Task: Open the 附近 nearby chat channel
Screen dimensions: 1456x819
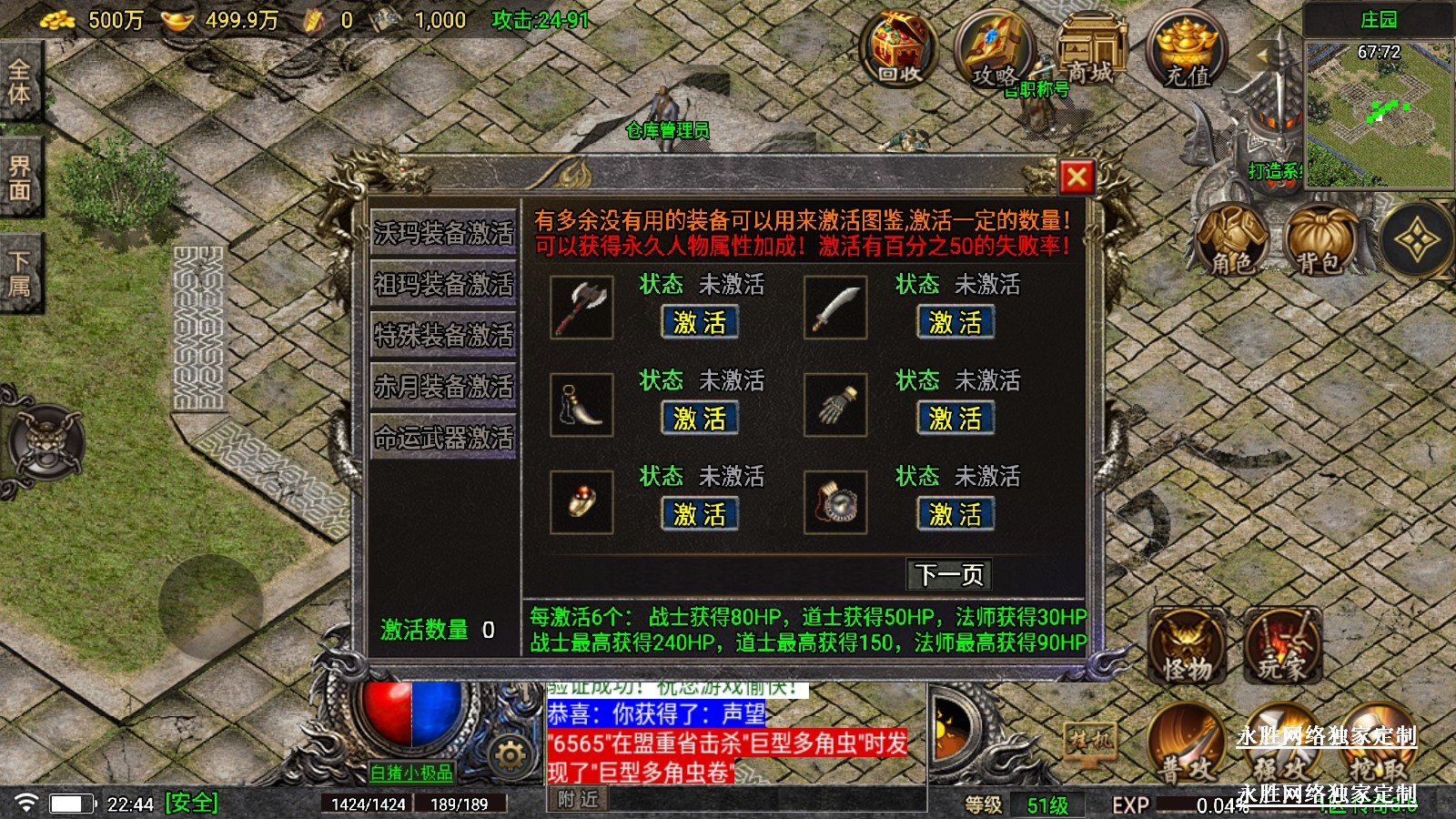Action: coord(579,799)
